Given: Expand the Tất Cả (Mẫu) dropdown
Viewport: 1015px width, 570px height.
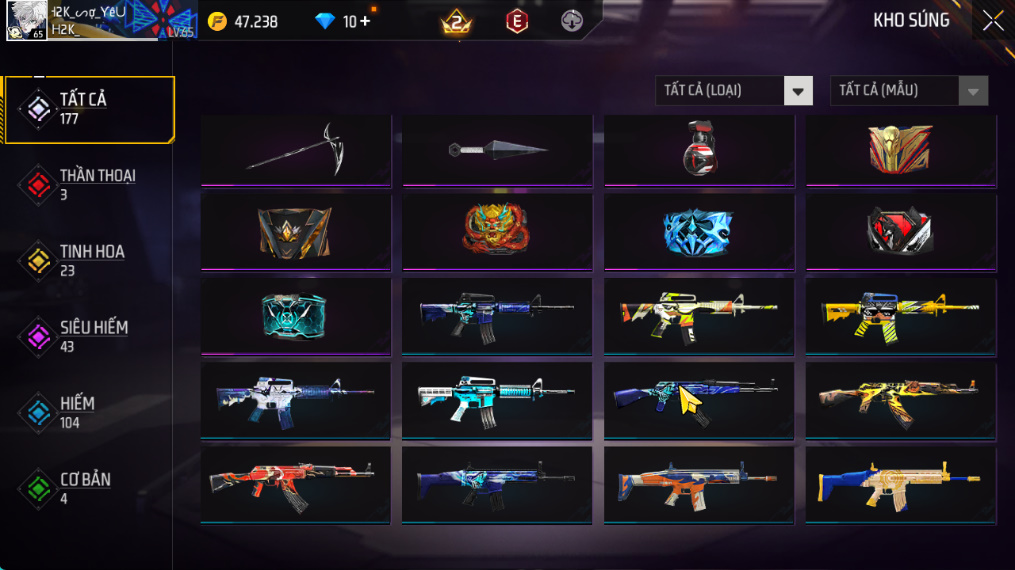Looking at the screenshot, I should (908, 91).
